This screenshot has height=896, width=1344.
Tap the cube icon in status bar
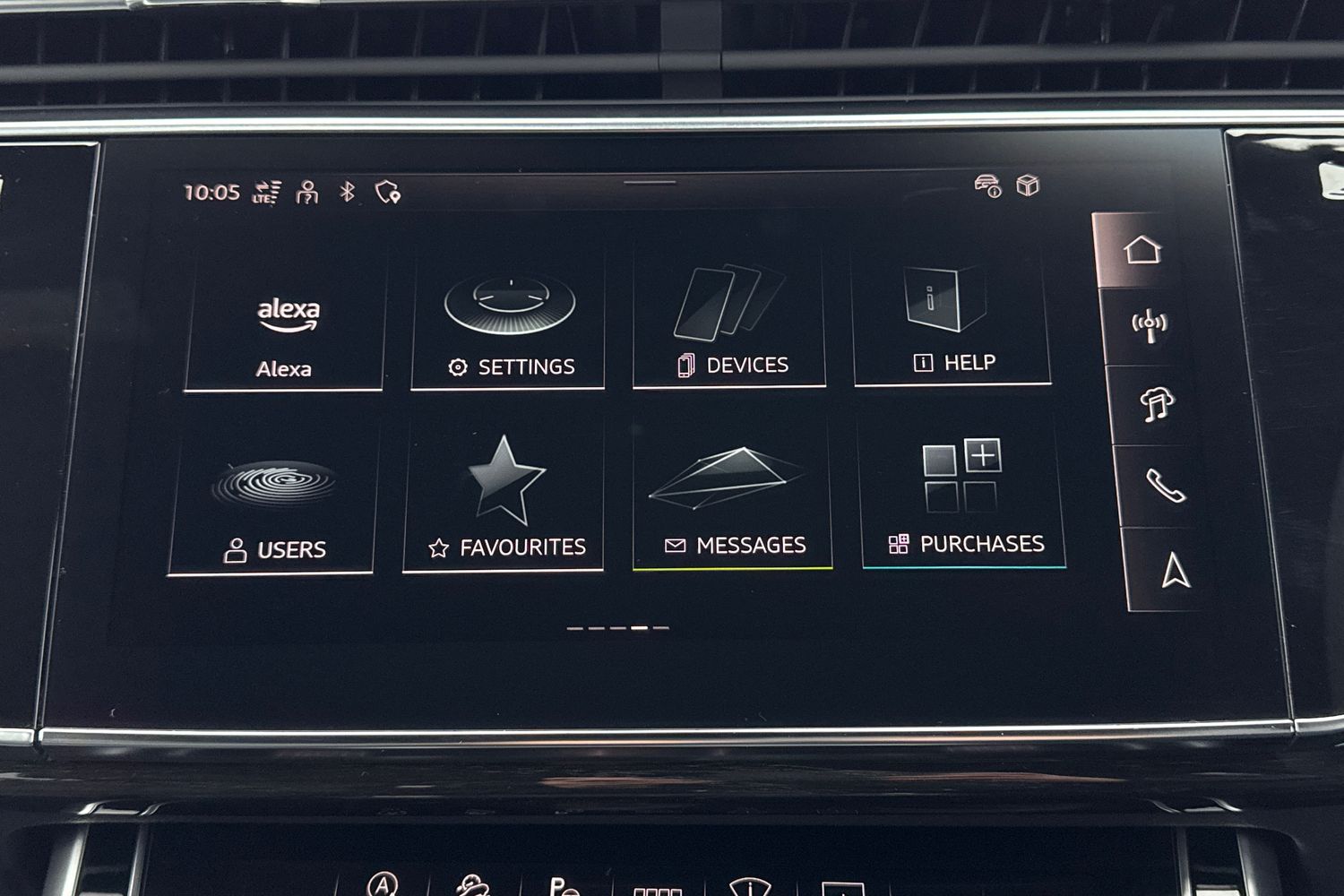[x=1028, y=185]
